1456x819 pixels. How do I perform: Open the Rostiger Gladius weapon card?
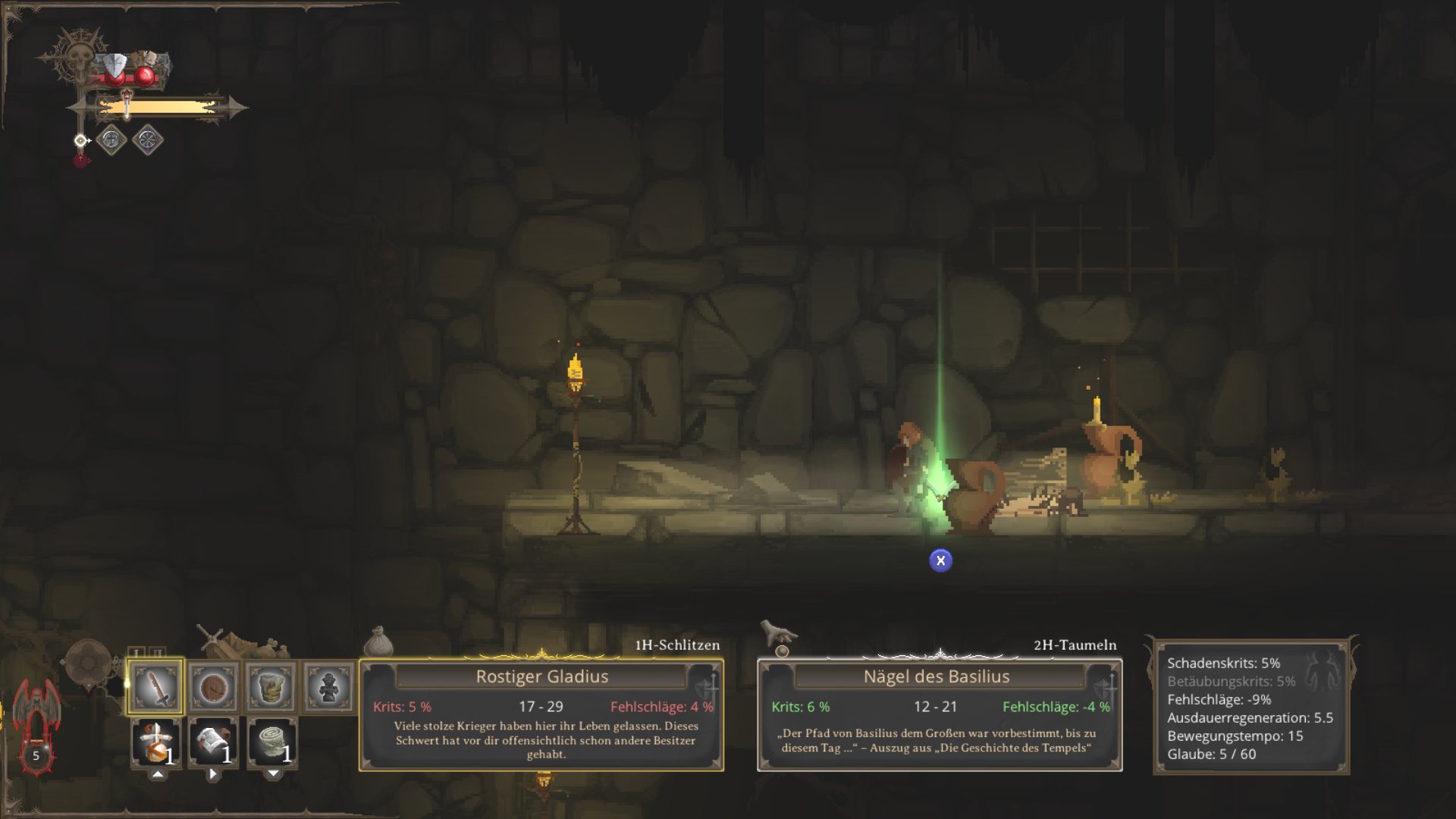541,714
